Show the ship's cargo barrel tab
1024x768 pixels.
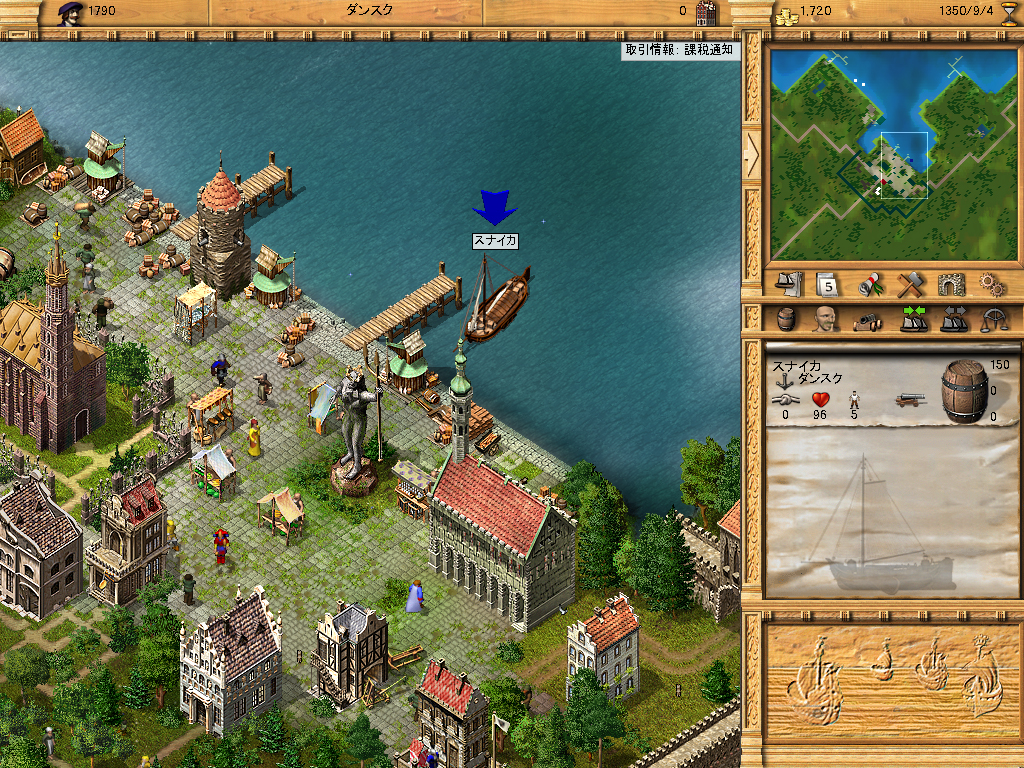click(x=788, y=320)
